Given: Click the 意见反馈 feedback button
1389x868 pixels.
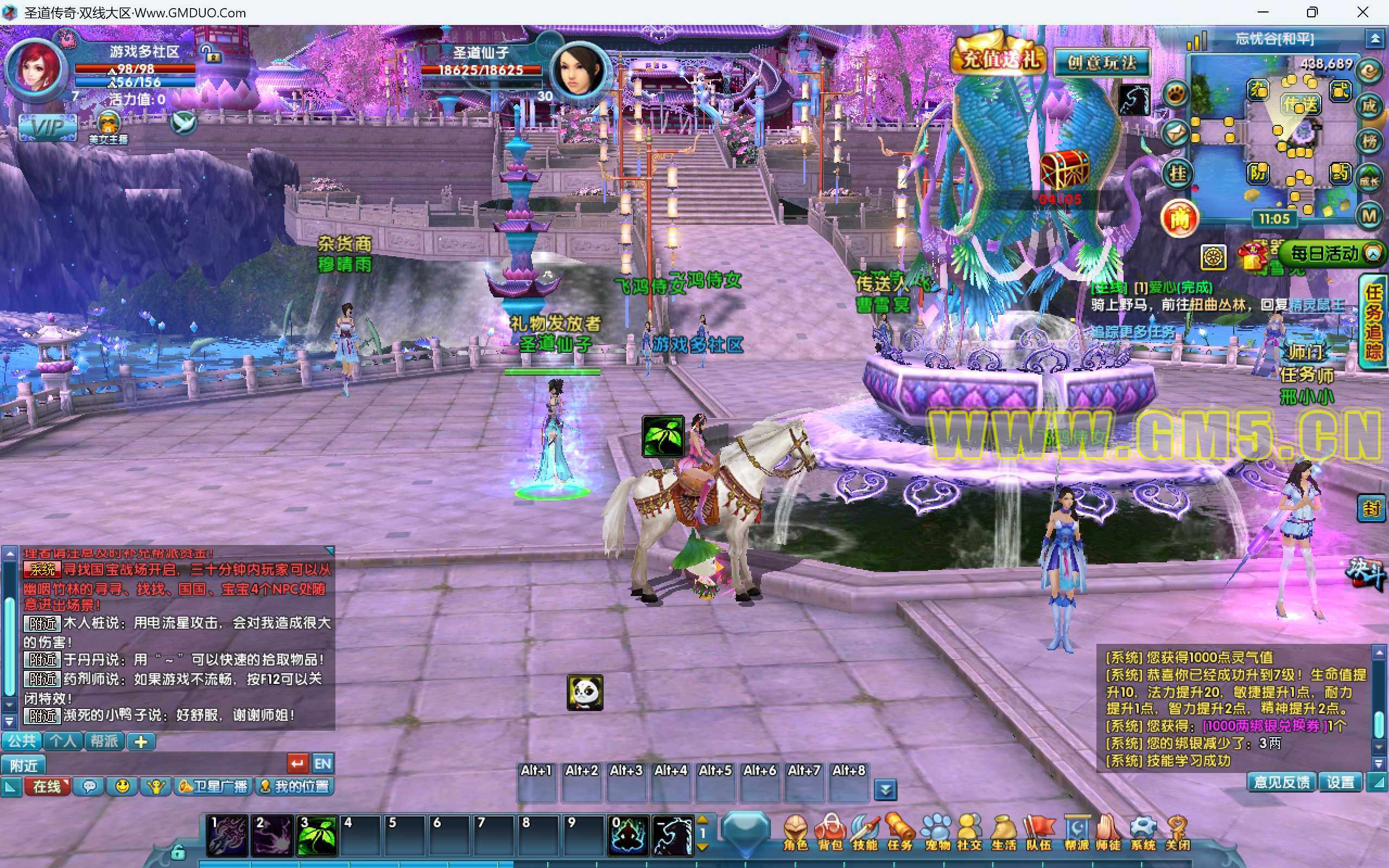Looking at the screenshot, I should coord(1282,782).
